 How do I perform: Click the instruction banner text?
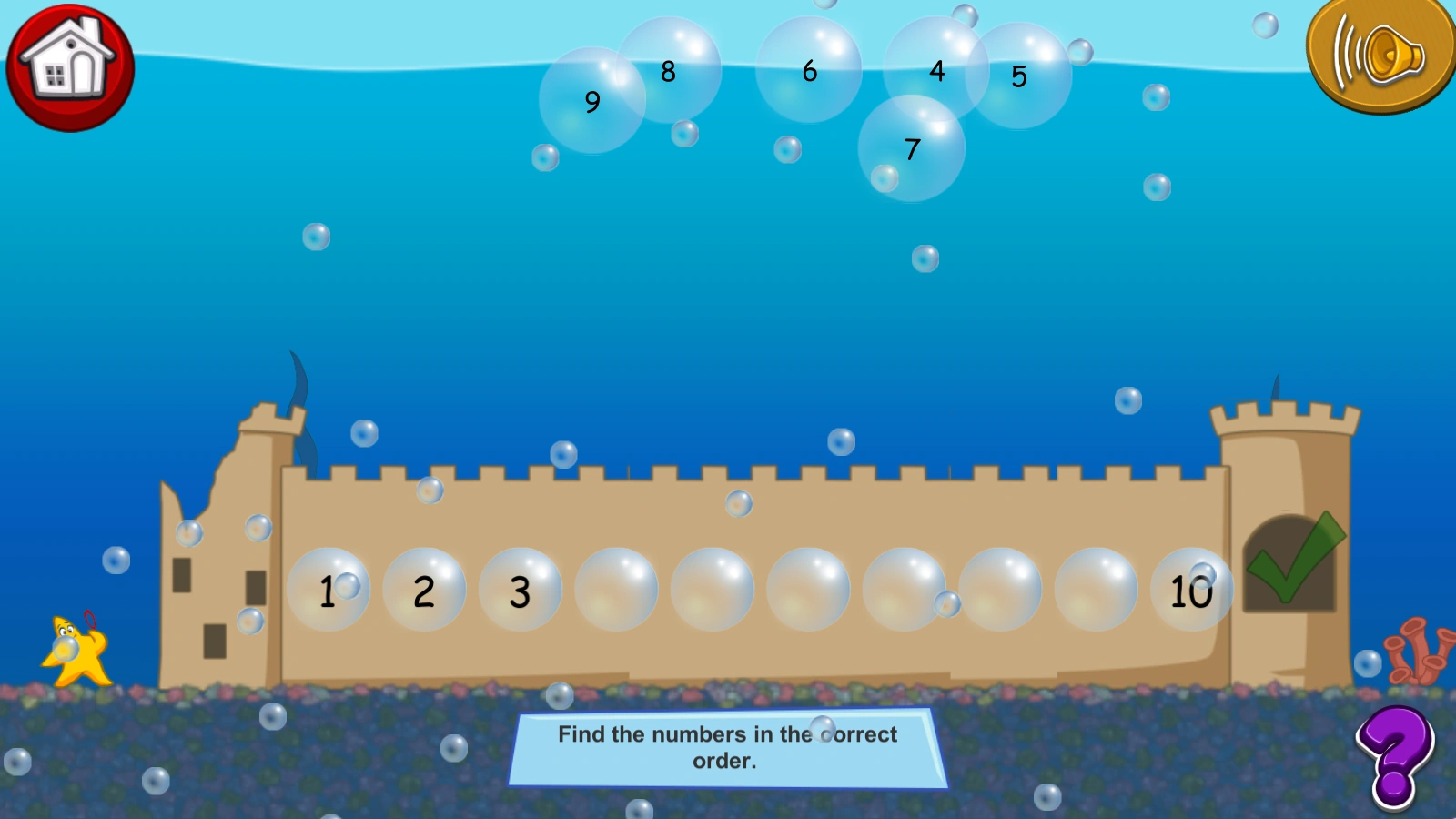pos(726,748)
